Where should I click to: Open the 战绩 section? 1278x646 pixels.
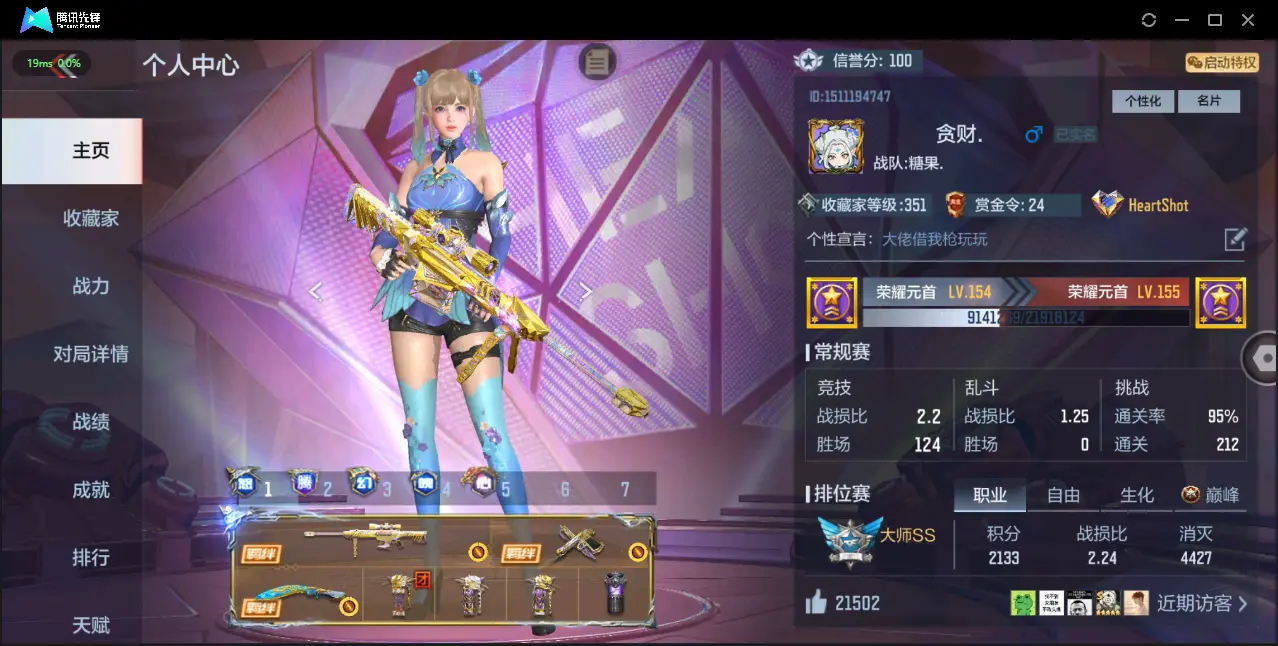pyautogui.click(x=90, y=422)
